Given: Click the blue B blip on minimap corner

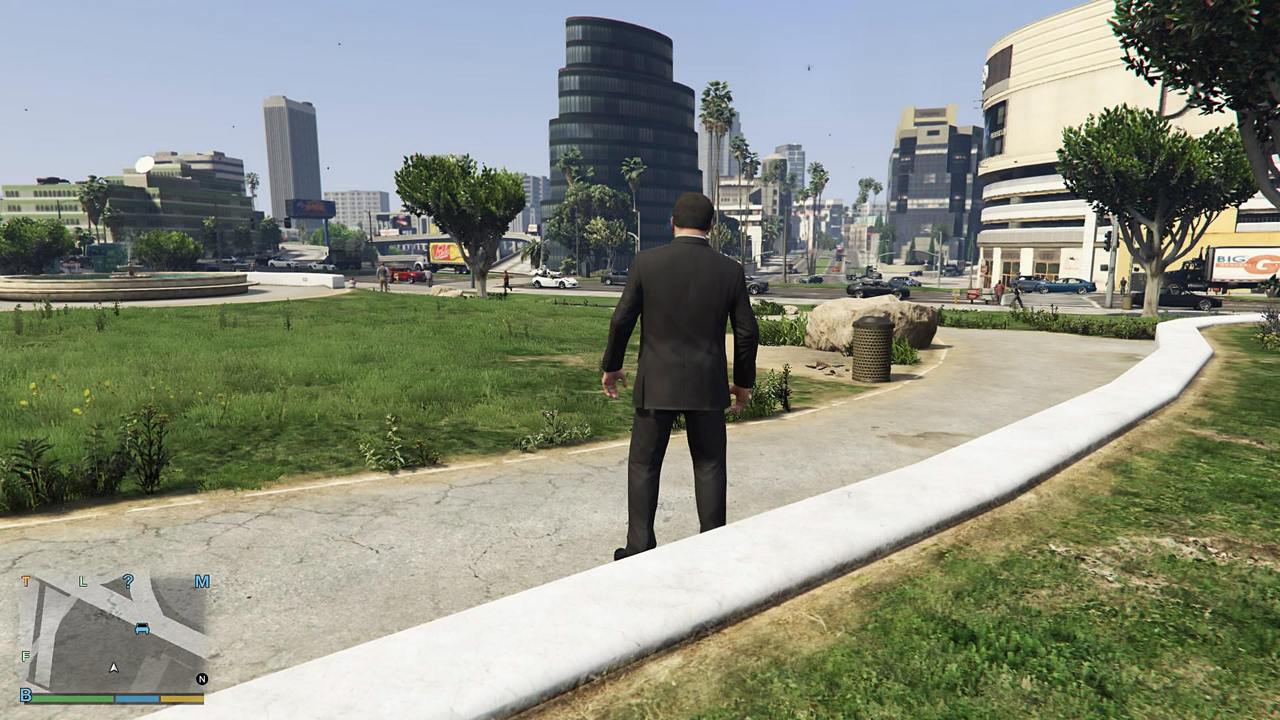Looking at the screenshot, I should pyautogui.click(x=26, y=695).
